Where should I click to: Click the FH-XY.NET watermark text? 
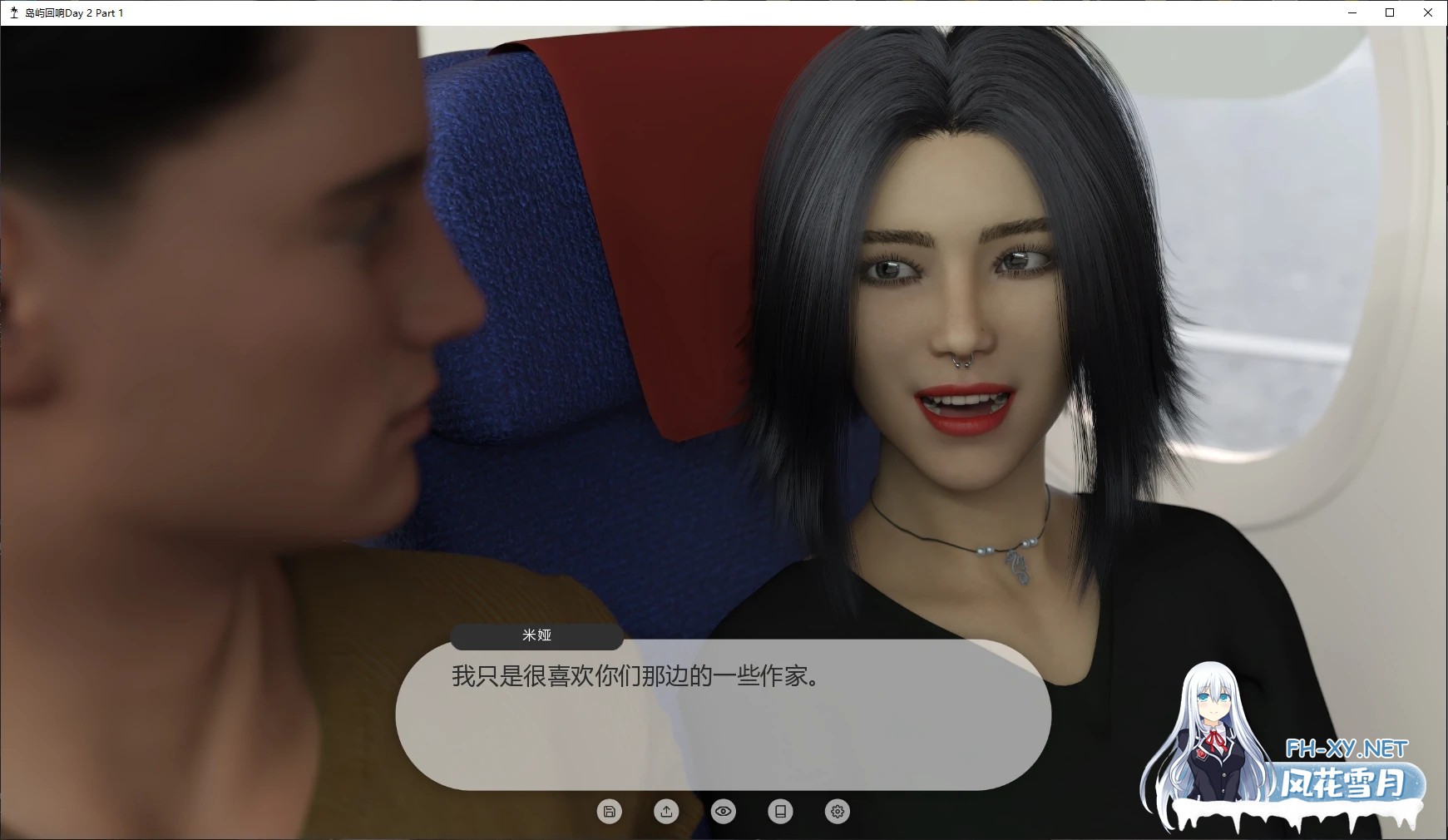point(1346,747)
